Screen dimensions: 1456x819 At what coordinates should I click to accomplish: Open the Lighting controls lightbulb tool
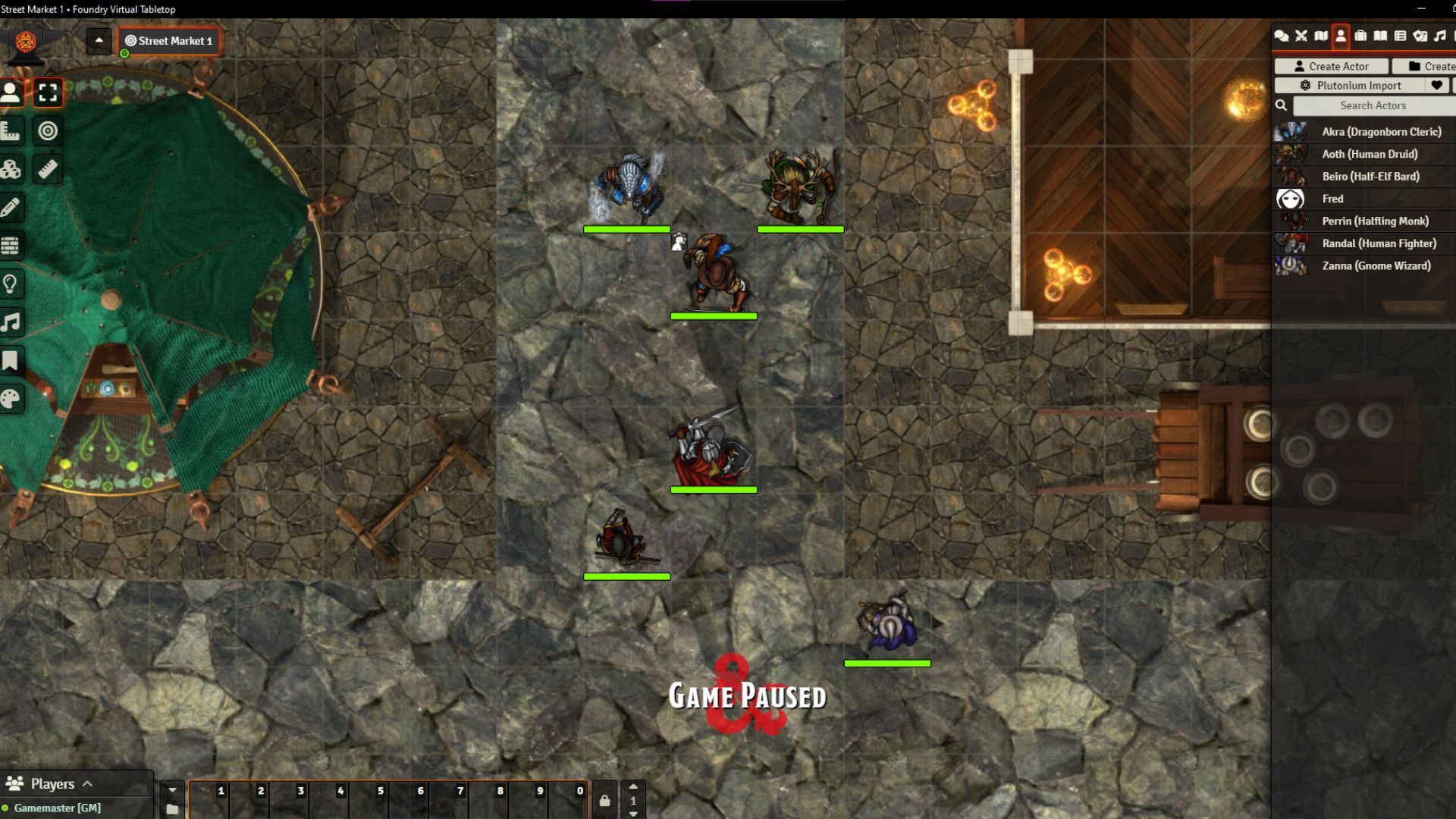point(11,283)
